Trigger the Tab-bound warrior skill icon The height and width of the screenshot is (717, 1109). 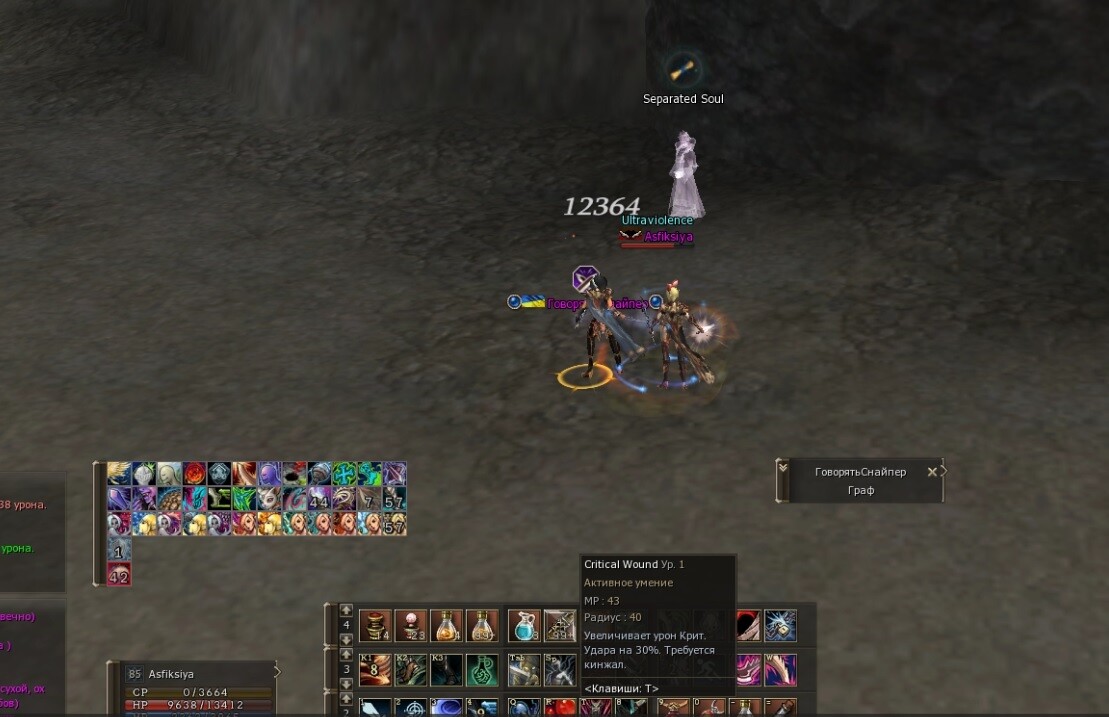click(x=524, y=669)
